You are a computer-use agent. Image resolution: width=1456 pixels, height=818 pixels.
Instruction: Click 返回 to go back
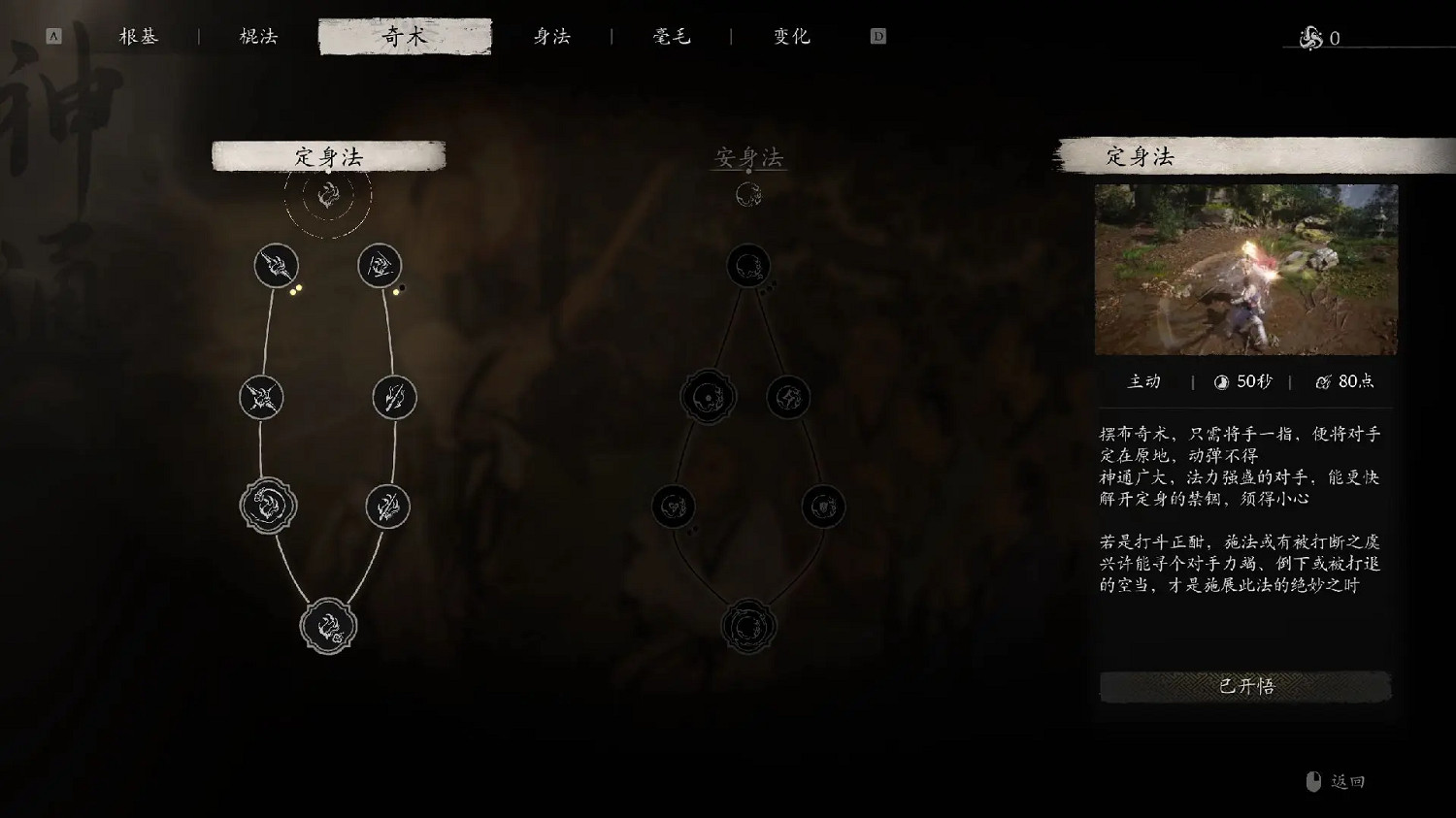tap(1347, 779)
